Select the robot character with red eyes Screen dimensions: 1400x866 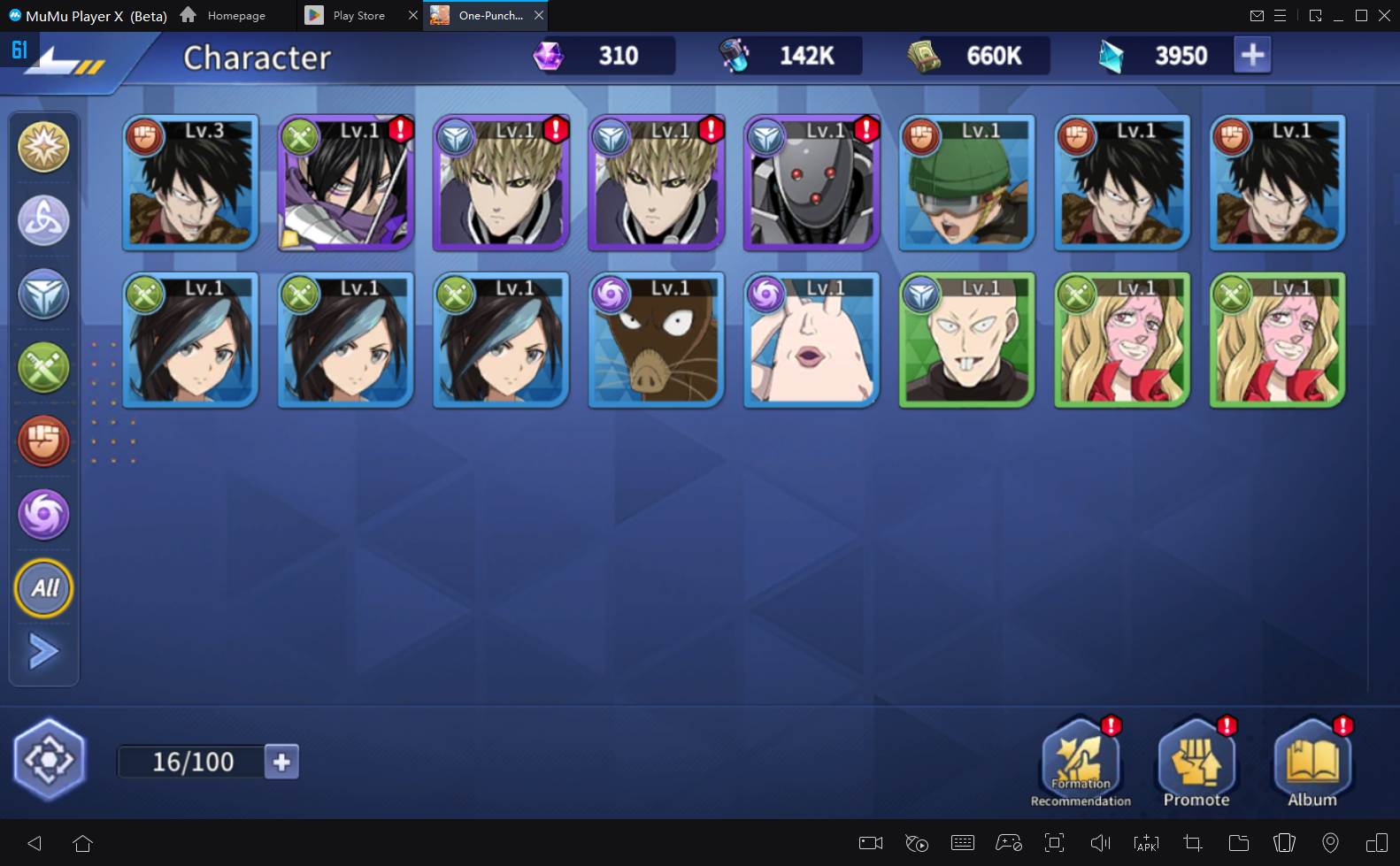pyautogui.click(x=812, y=183)
